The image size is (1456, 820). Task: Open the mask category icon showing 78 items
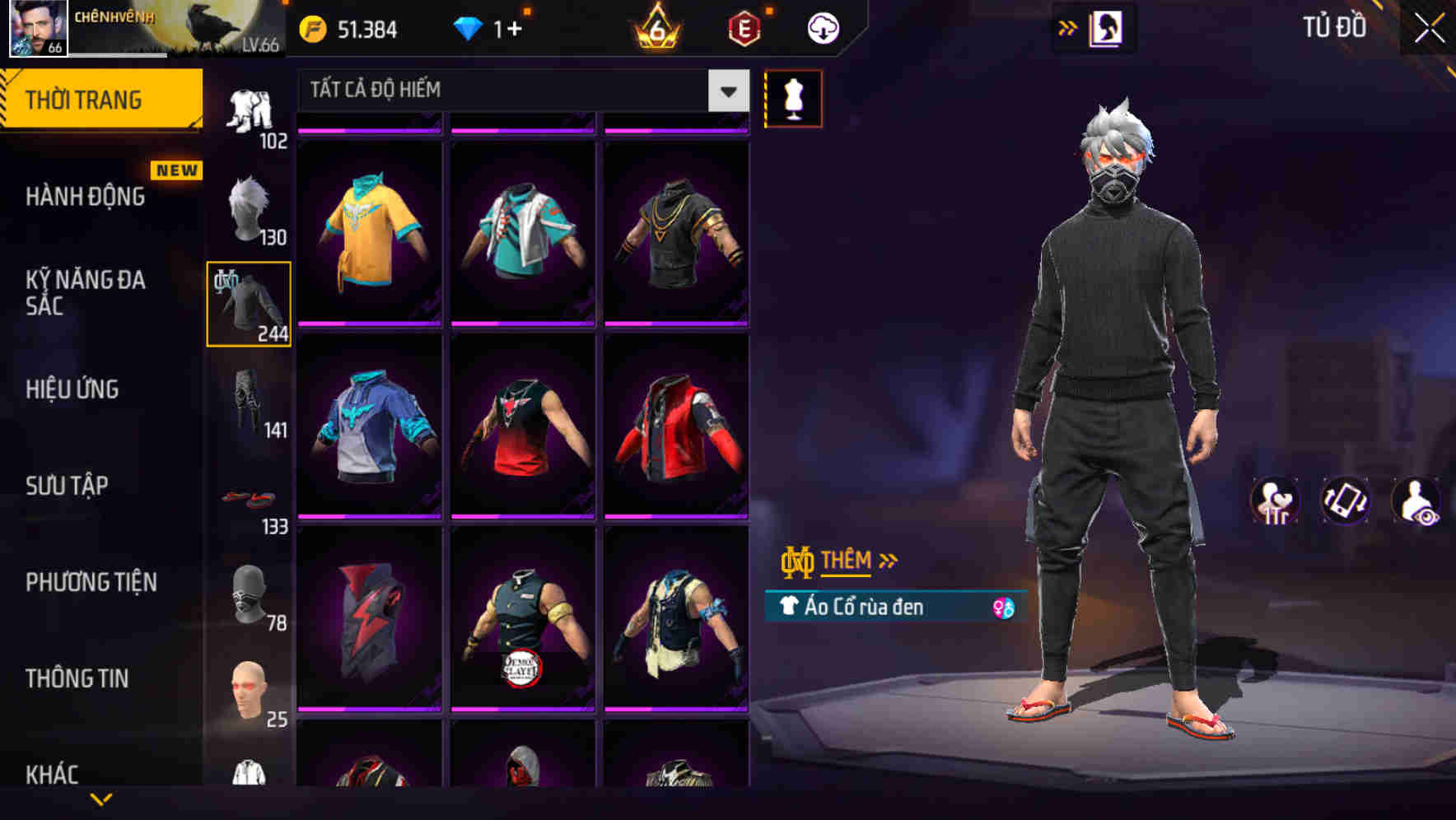click(247, 593)
